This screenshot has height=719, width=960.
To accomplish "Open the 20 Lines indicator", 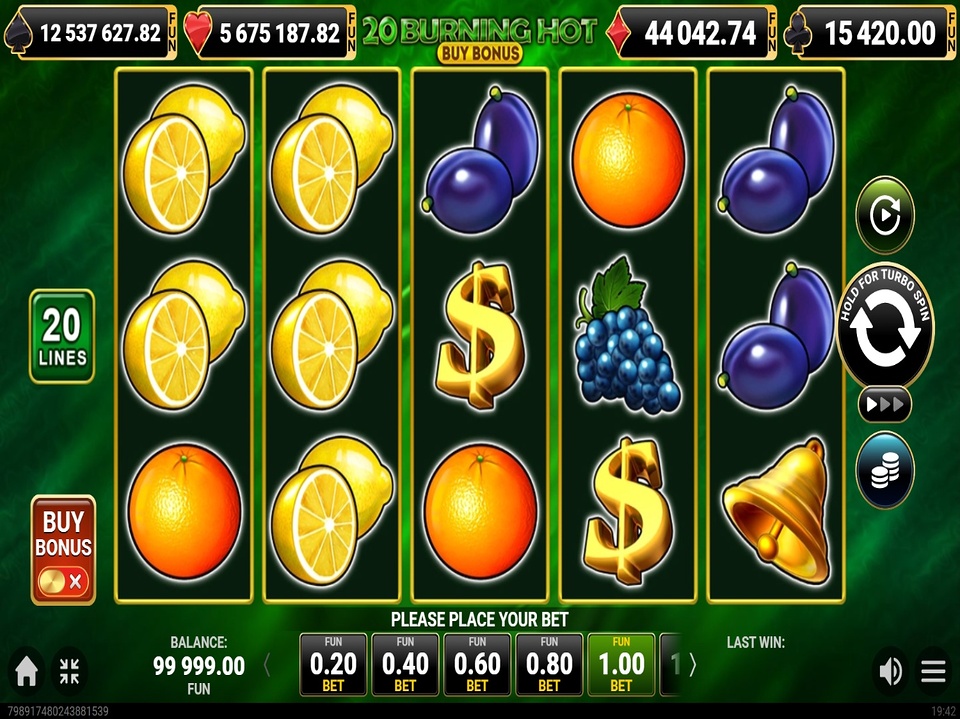I will click(62, 336).
